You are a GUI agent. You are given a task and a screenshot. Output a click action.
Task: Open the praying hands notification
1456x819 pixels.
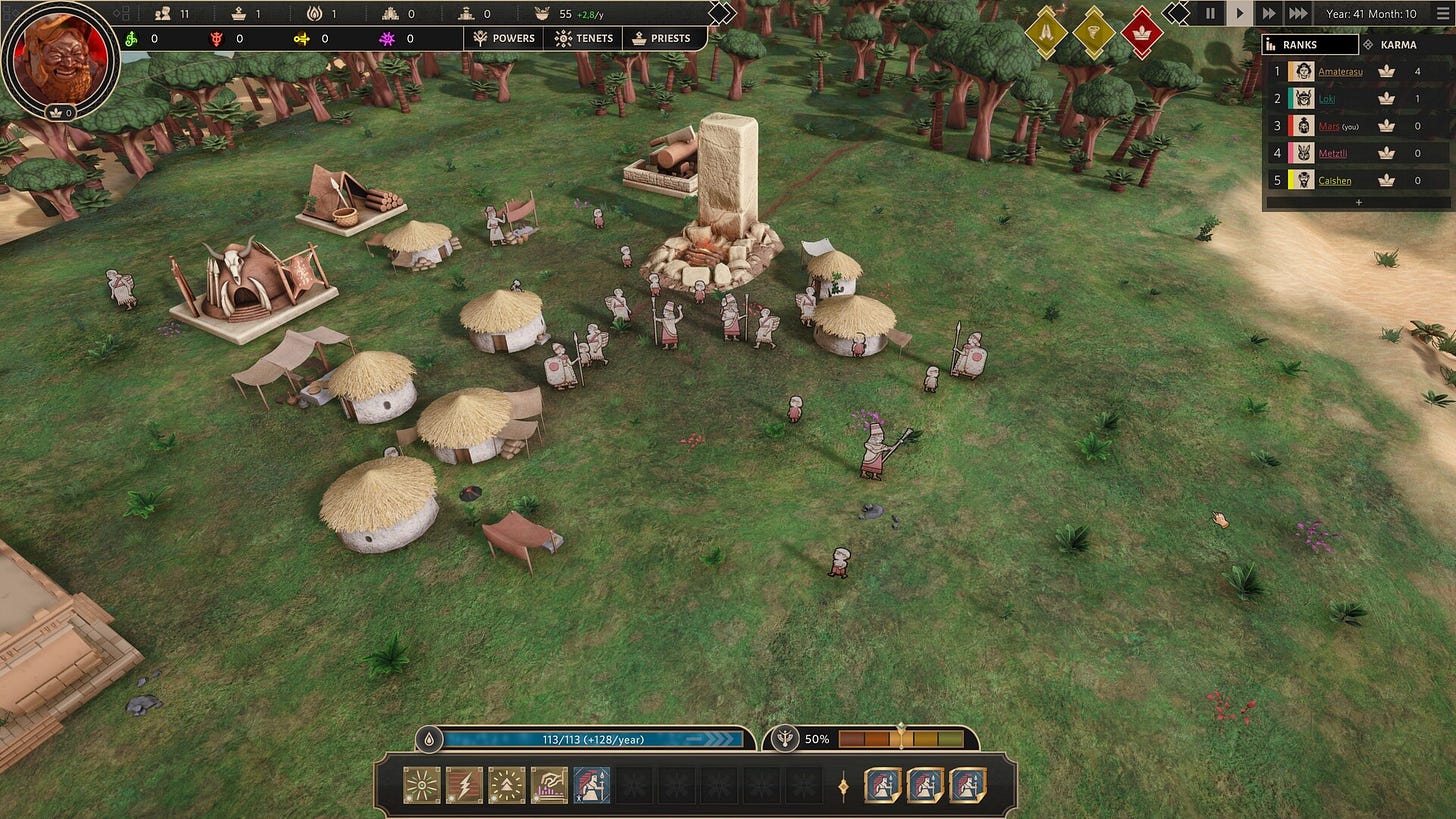tap(1046, 32)
